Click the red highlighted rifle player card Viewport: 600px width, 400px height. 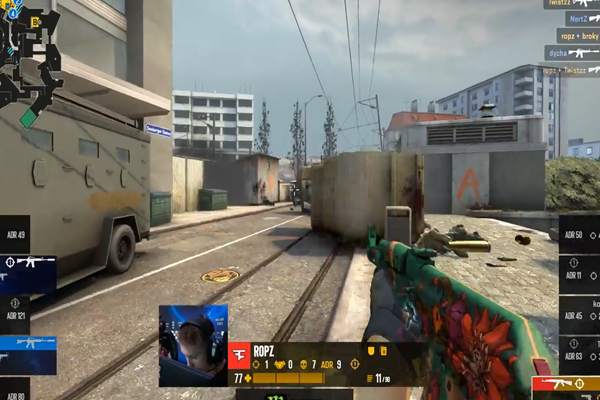(565, 382)
